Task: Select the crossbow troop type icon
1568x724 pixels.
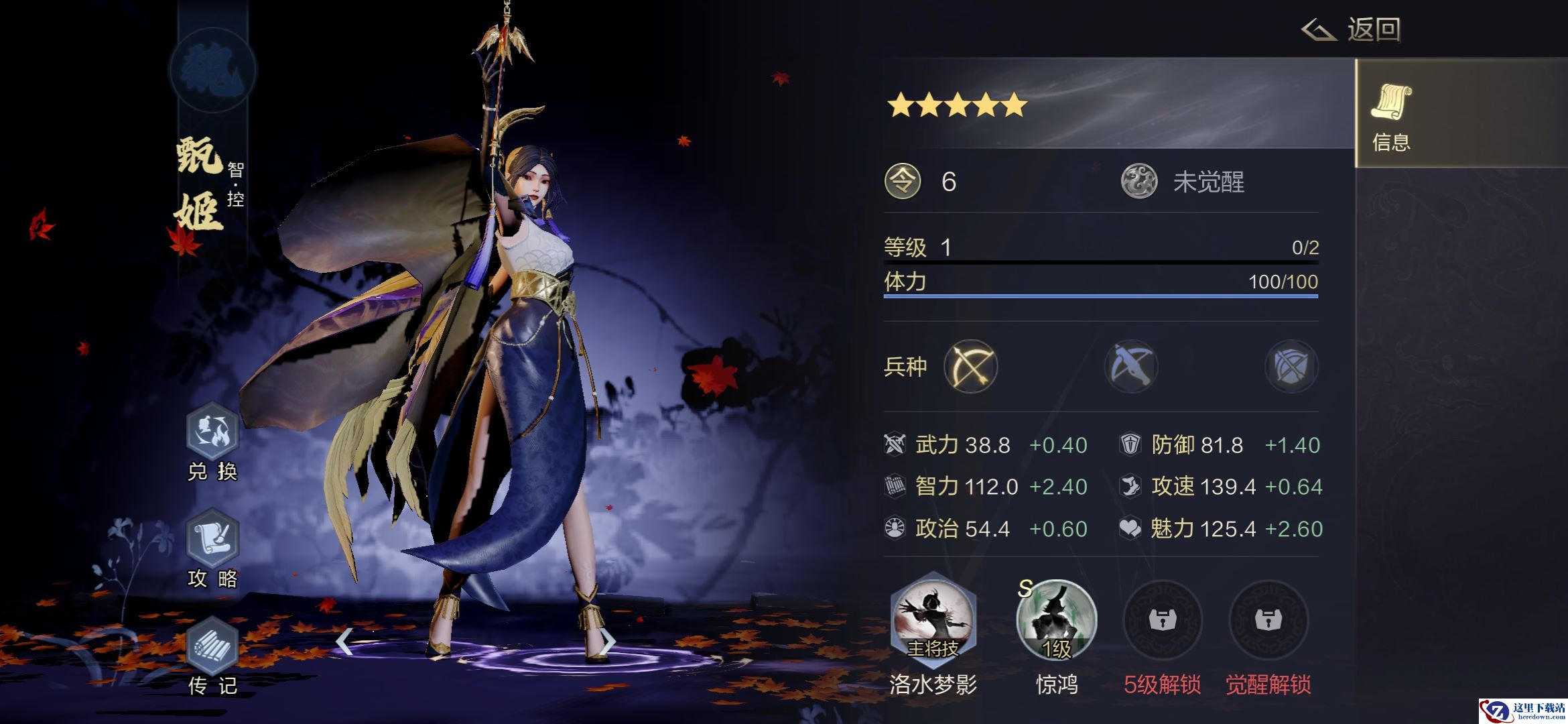Action: click(x=1131, y=367)
